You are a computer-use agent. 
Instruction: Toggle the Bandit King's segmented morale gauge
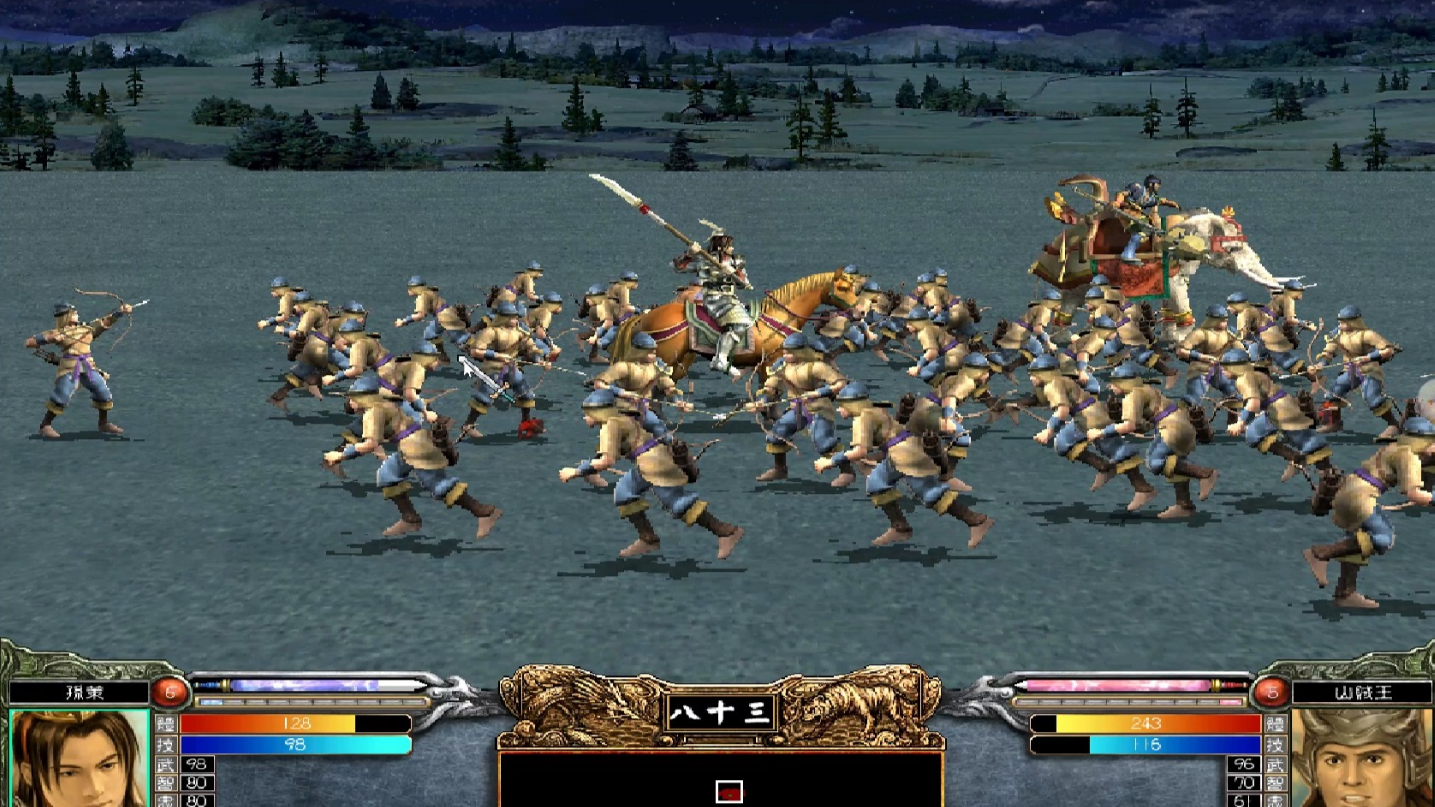[x=1129, y=702]
